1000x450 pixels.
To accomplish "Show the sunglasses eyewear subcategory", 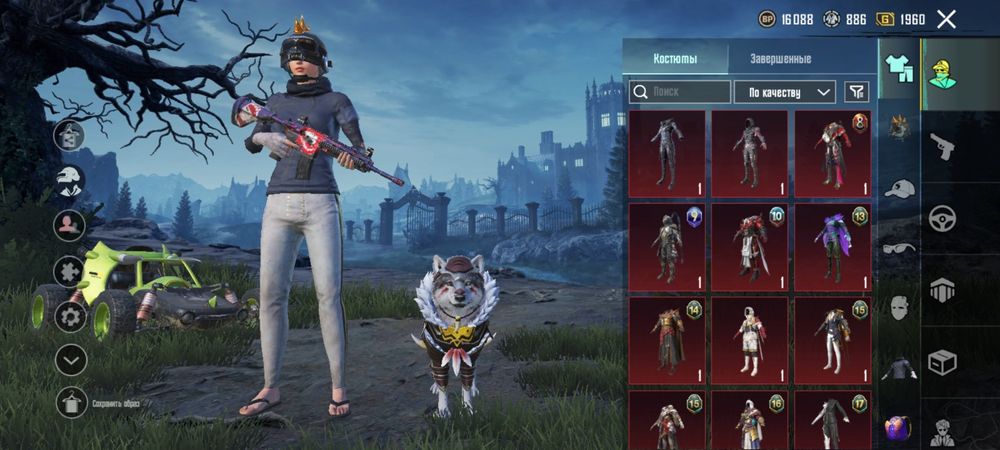I will click(899, 247).
